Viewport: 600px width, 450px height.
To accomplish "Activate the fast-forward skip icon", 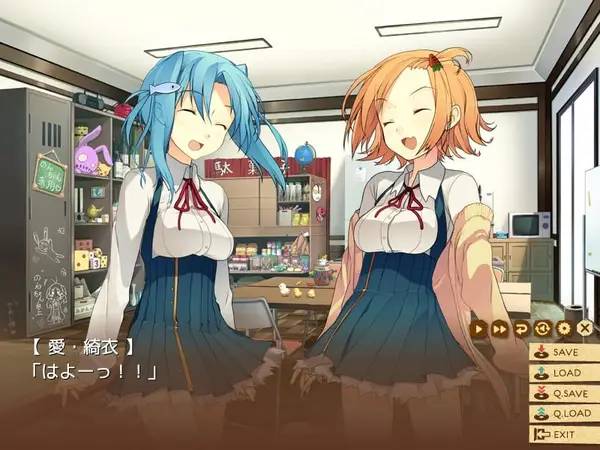I will (x=500, y=328).
